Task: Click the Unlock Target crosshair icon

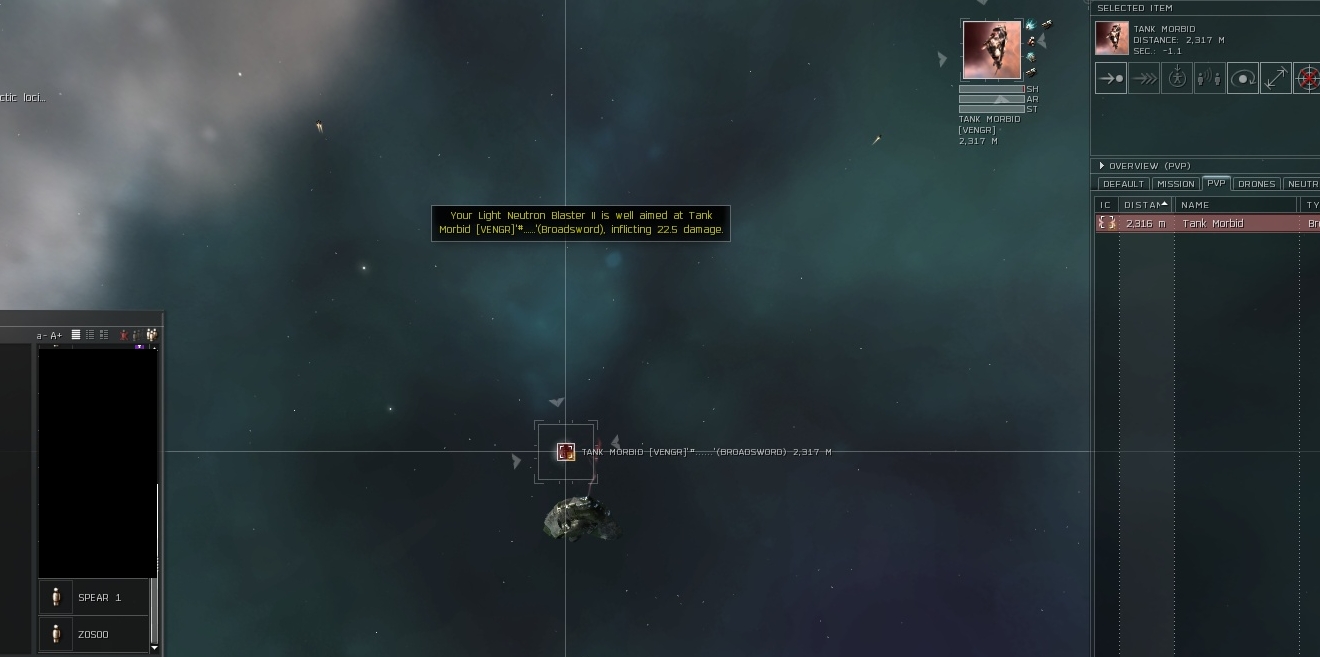Action: [x=1308, y=78]
